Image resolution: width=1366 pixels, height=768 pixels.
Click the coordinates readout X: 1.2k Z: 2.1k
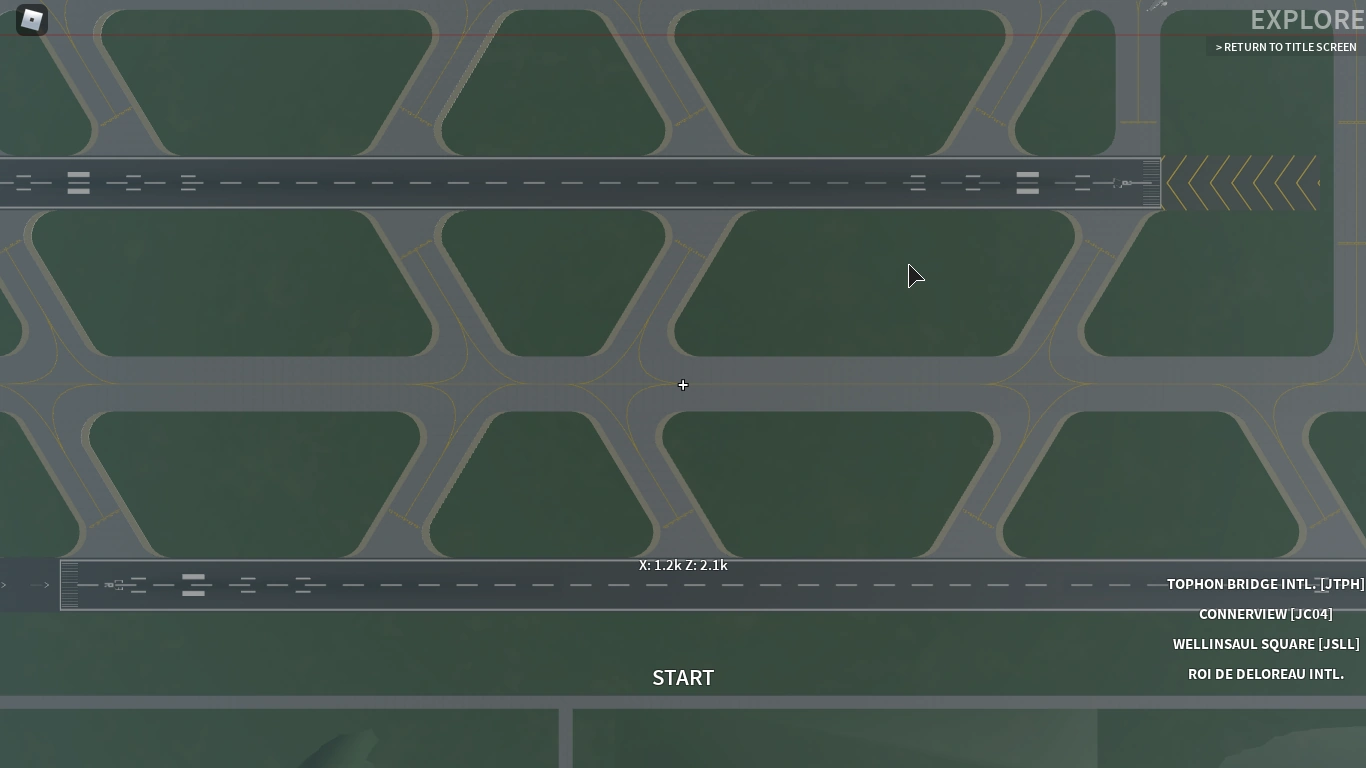click(683, 565)
